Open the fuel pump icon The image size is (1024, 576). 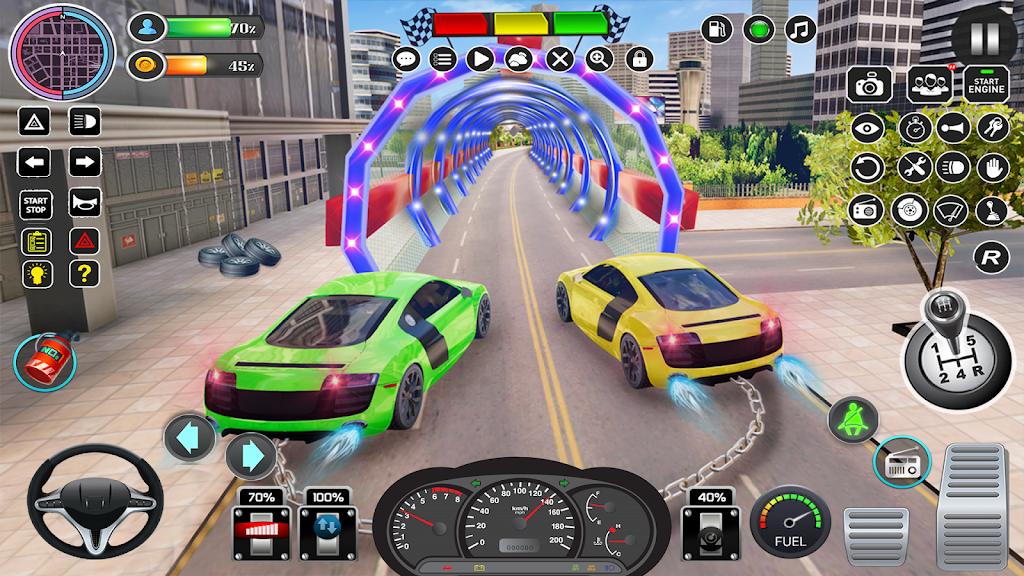(716, 29)
